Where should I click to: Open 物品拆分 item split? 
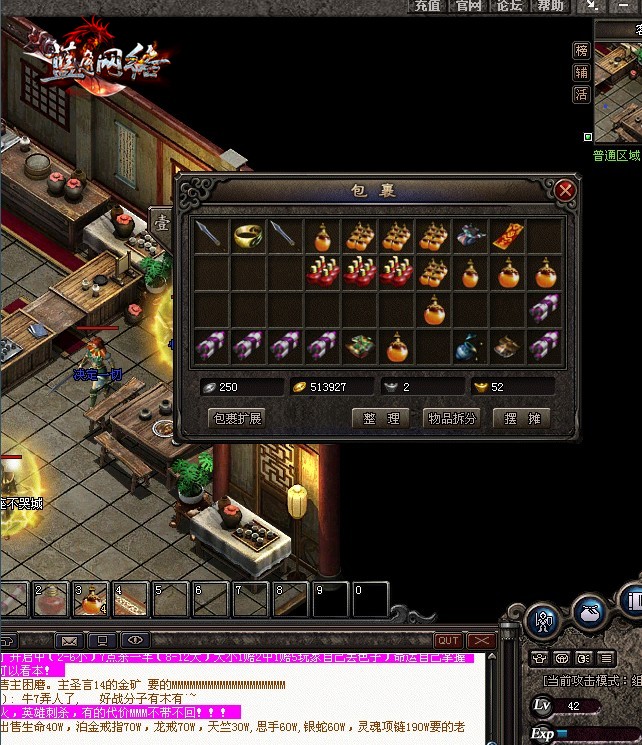452,418
